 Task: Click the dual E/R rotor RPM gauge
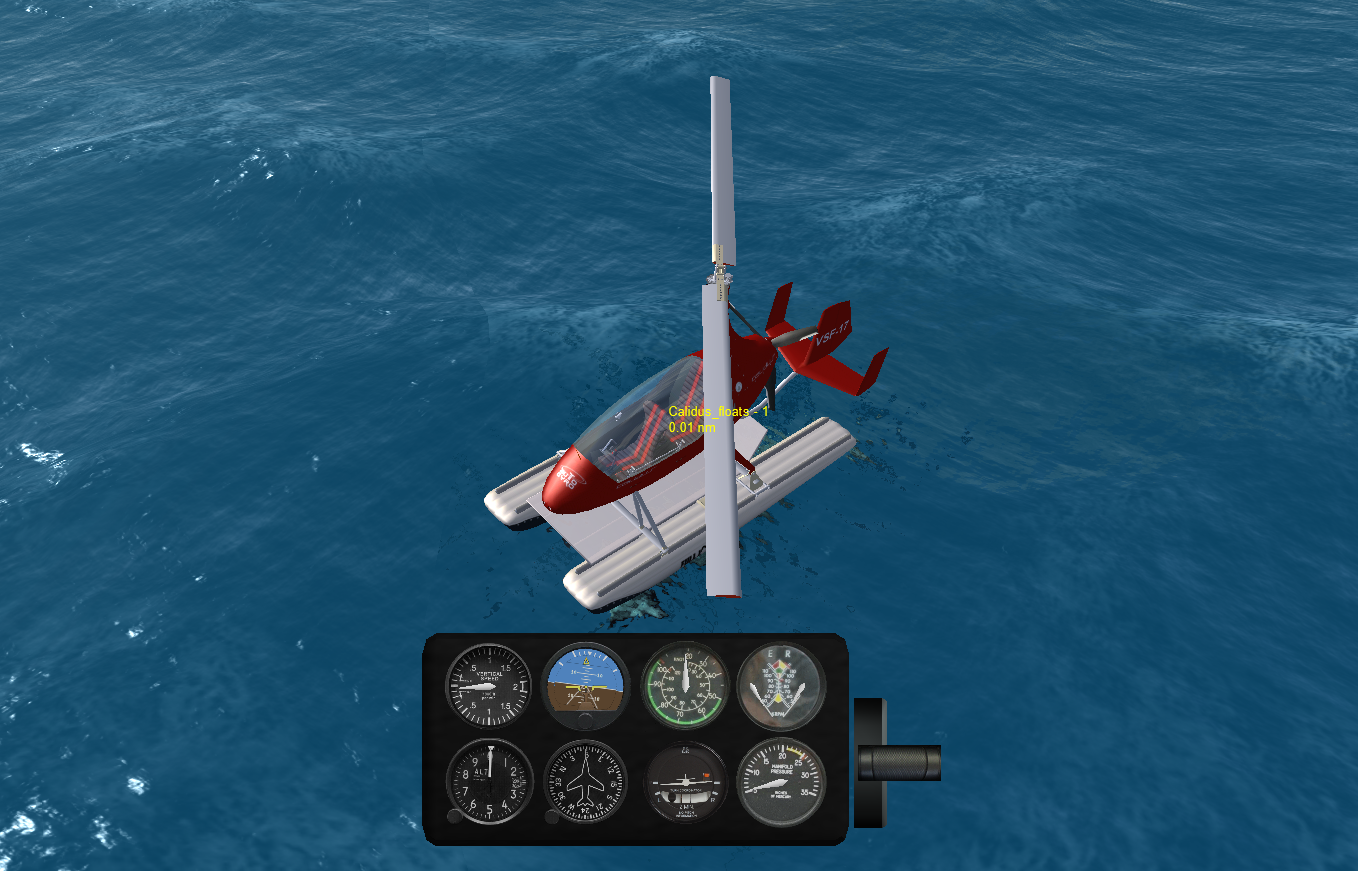coord(783,685)
